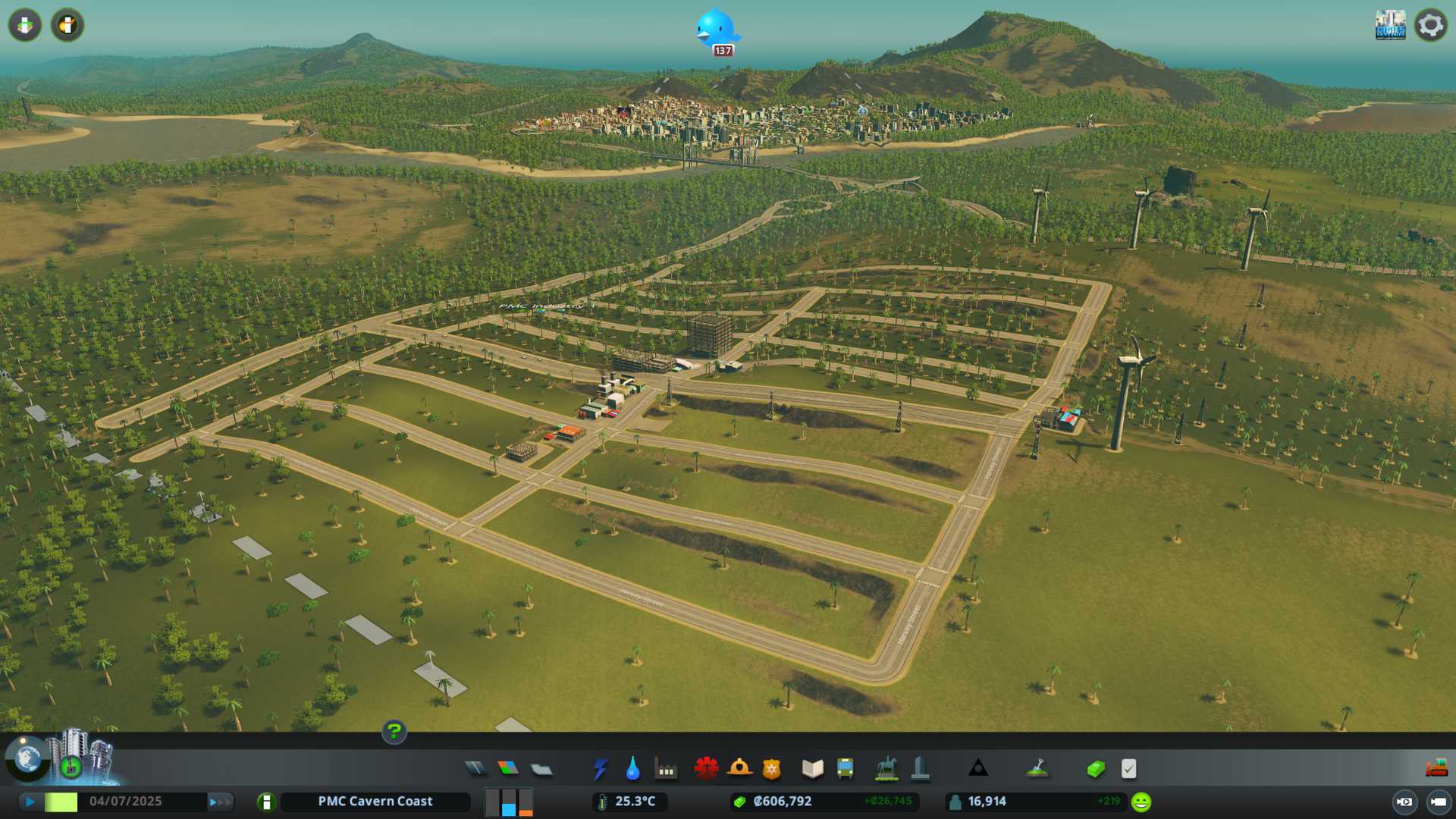1456x819 pixels.
Task: Open the gear options menu
Action: (1431, 25)
